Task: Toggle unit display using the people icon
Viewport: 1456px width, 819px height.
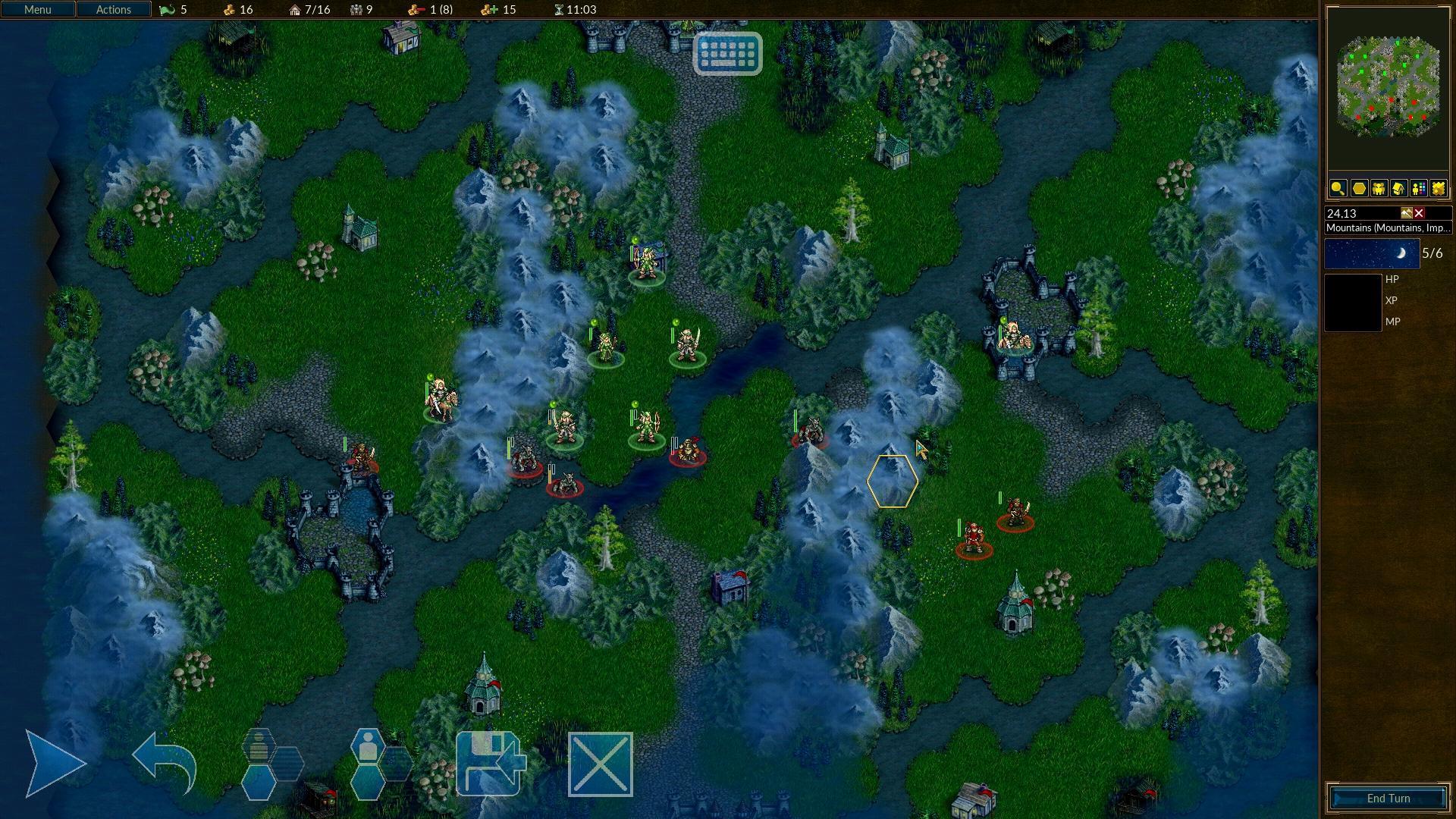Action: tap(1378, 188)
